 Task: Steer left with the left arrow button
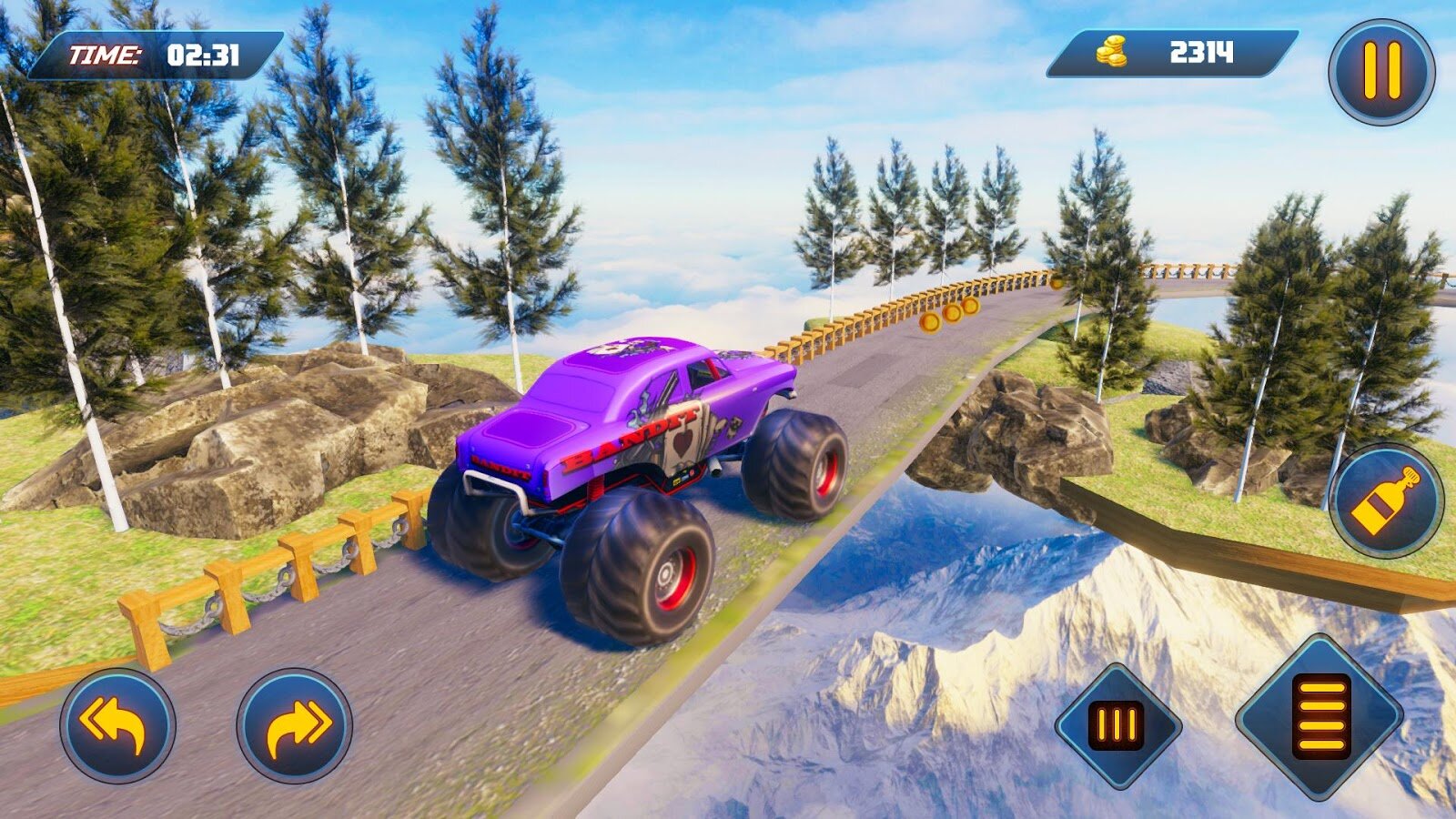coord(117,725)
